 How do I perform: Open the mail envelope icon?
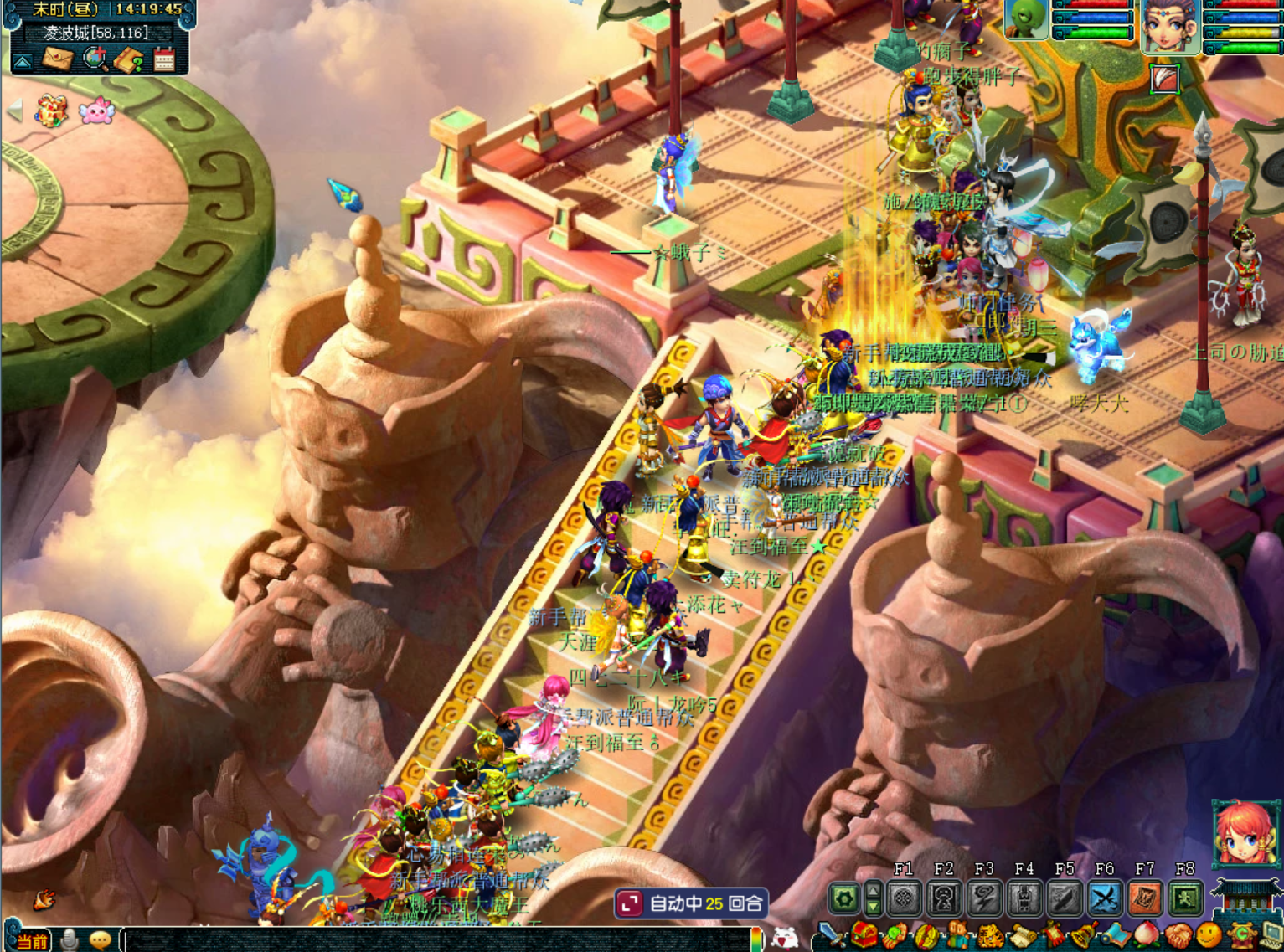click(59, 59)
